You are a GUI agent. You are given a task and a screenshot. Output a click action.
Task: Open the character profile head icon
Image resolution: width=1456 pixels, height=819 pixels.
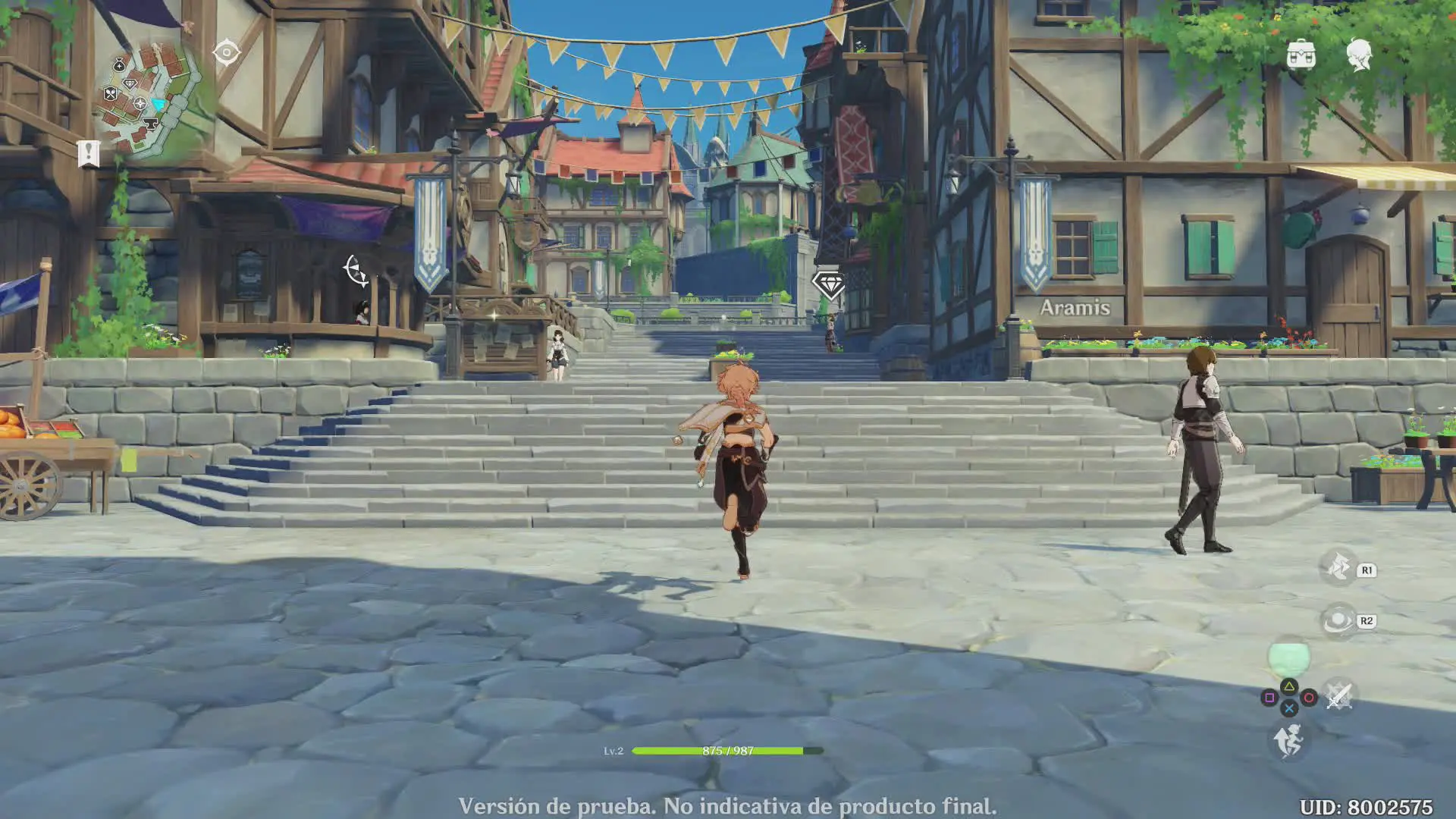coord(1358,55)
